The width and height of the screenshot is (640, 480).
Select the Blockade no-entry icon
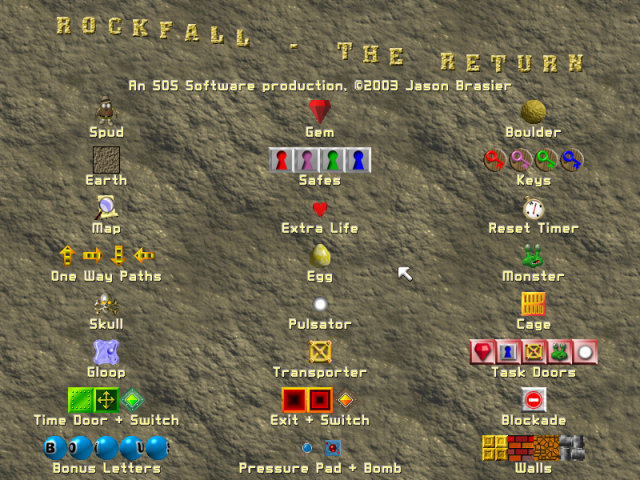533,400
